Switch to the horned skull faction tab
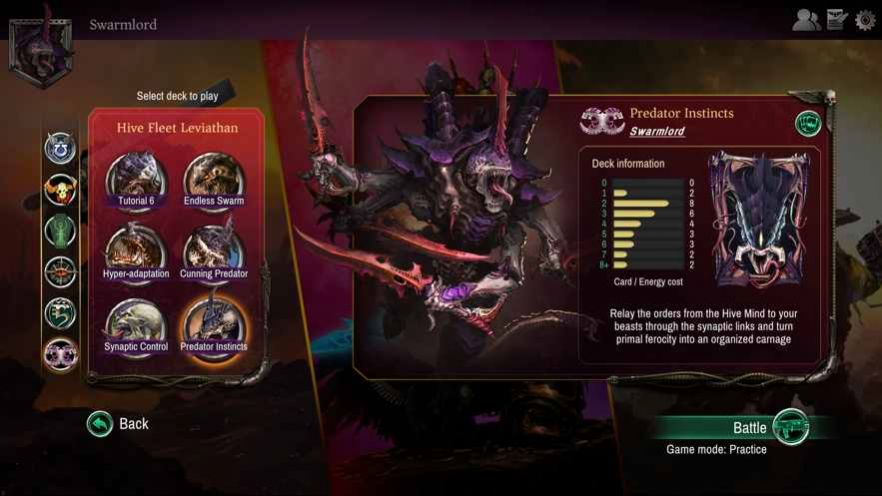The image size is (882, 496). point(60,189)
